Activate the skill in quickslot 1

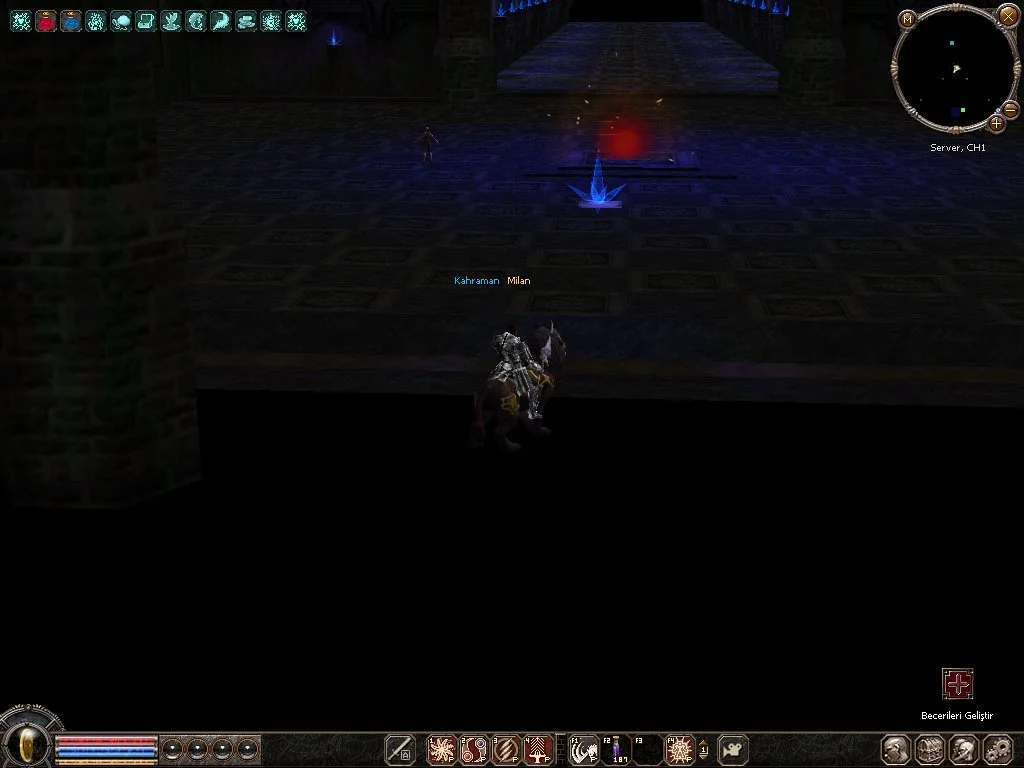tap(441, 749)
